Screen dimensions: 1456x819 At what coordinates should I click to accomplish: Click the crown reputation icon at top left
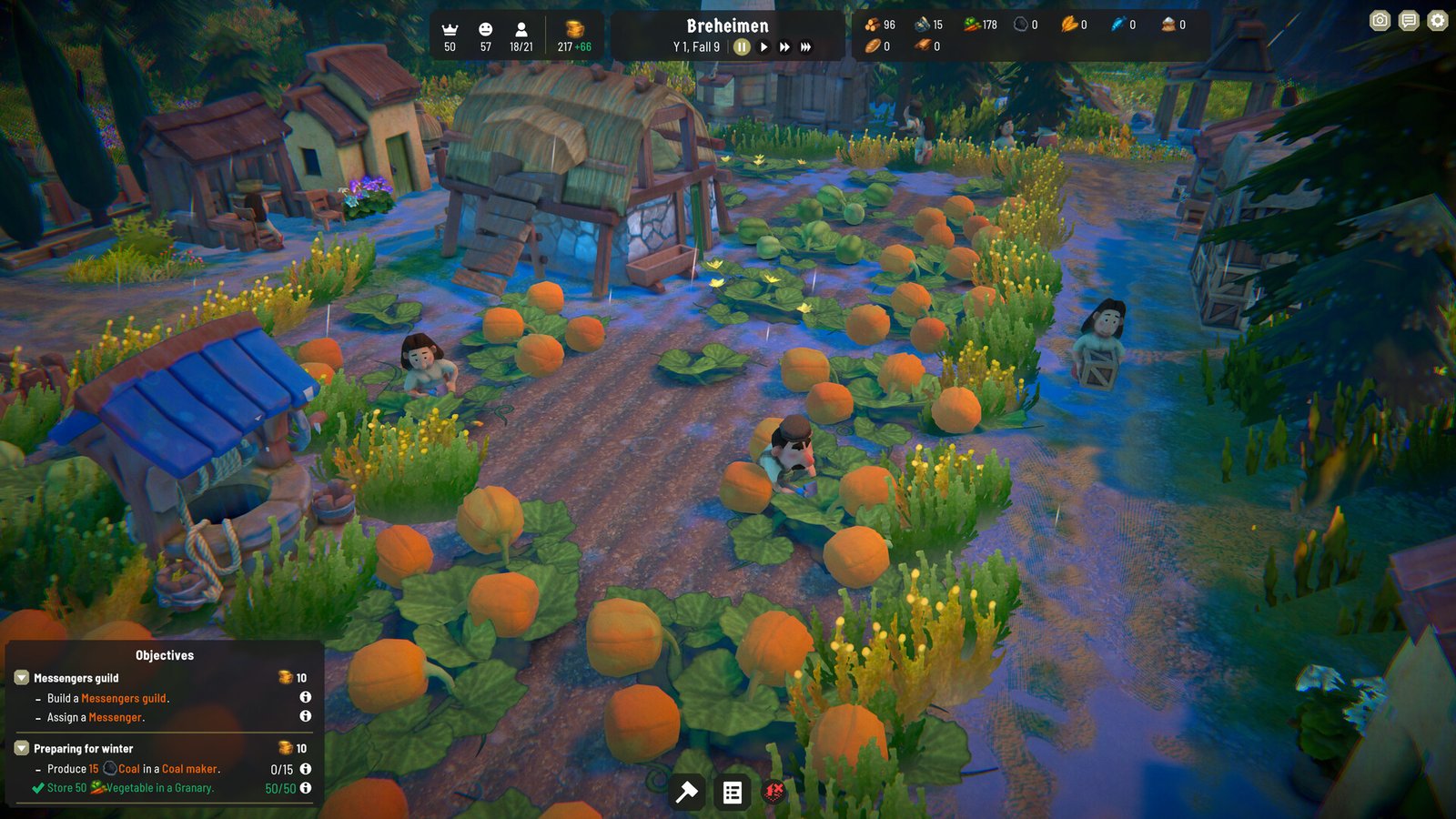click(x=449, y=29)
